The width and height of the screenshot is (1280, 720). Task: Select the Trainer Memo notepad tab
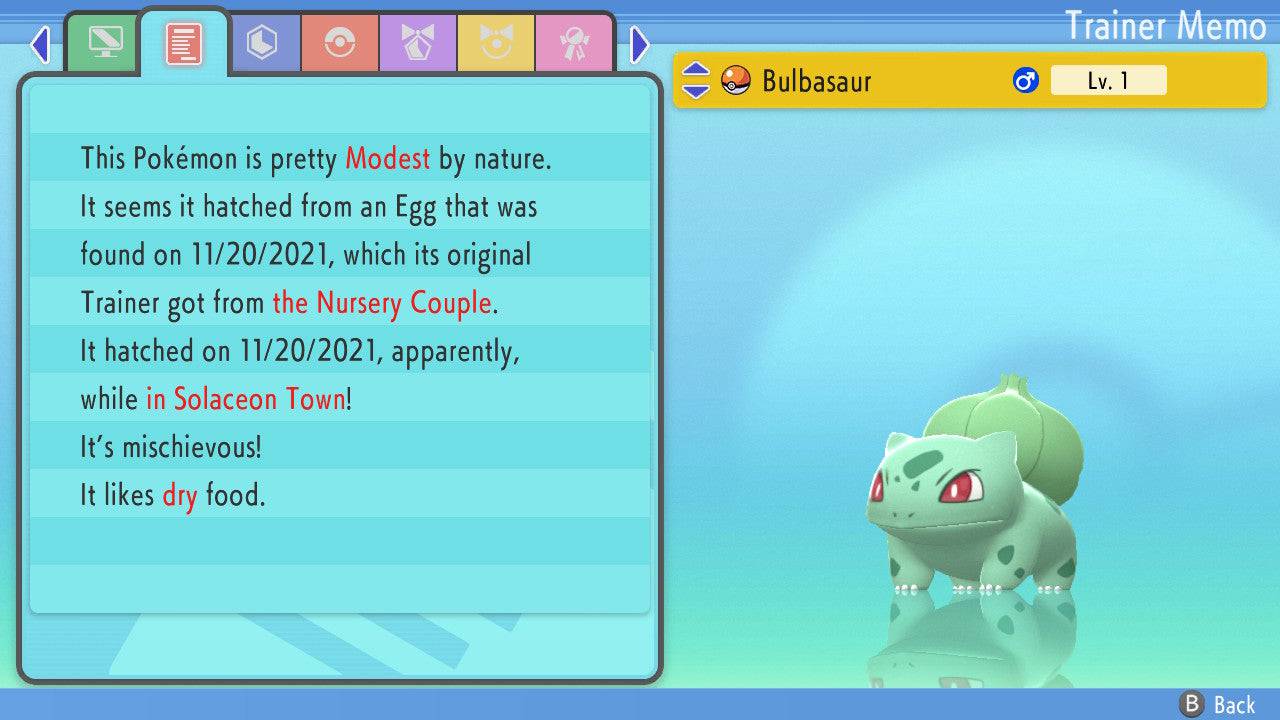(184, 43)
